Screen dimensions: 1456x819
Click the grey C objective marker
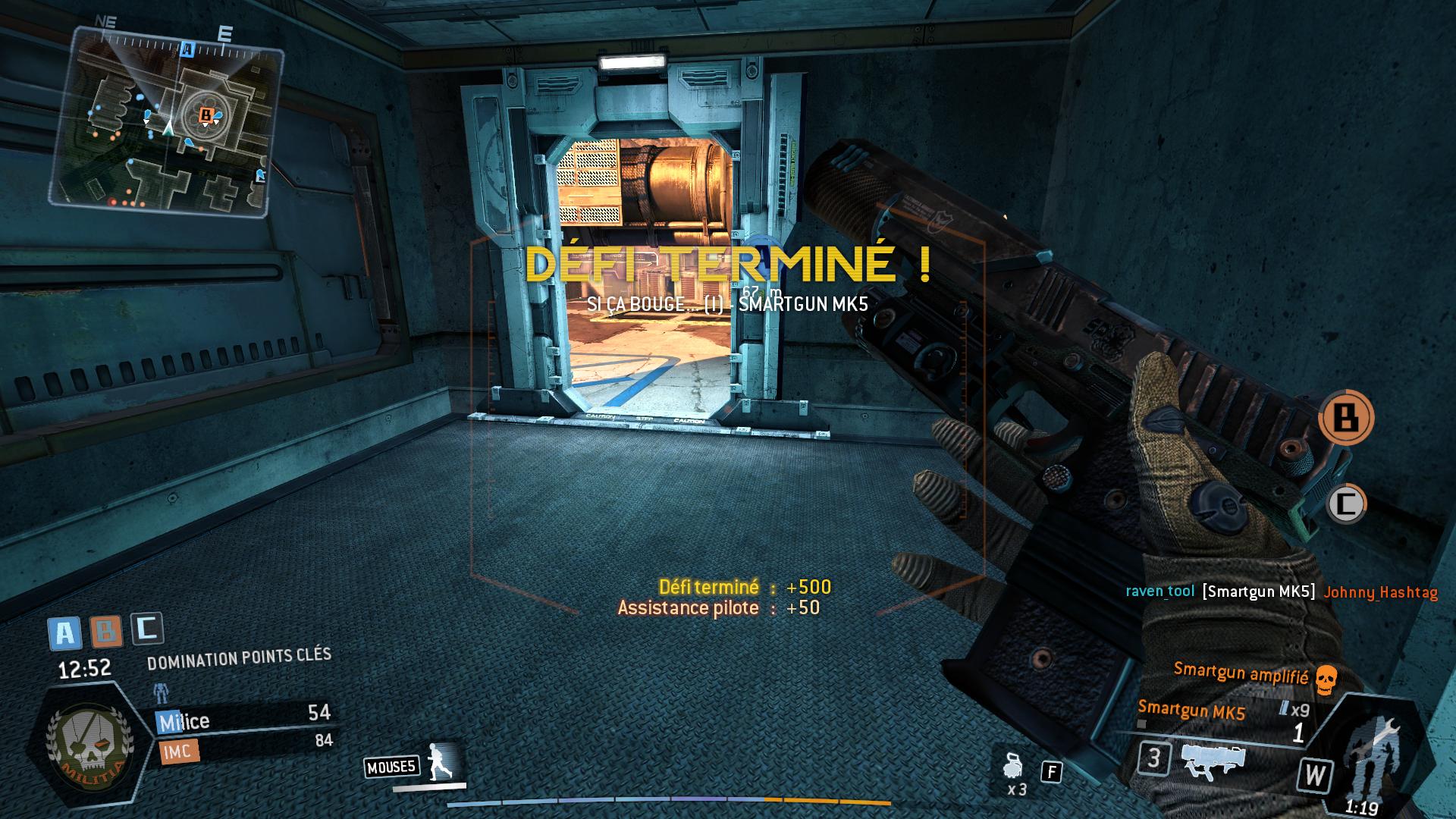tap(1346, 504)
